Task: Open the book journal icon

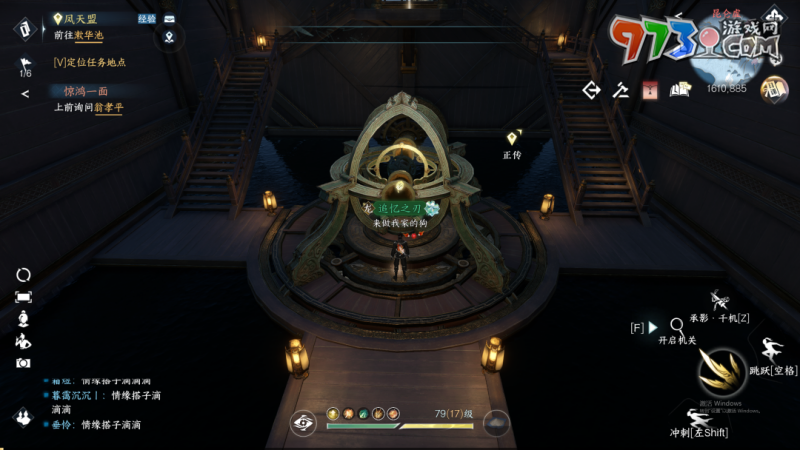Action: (681, 90)
